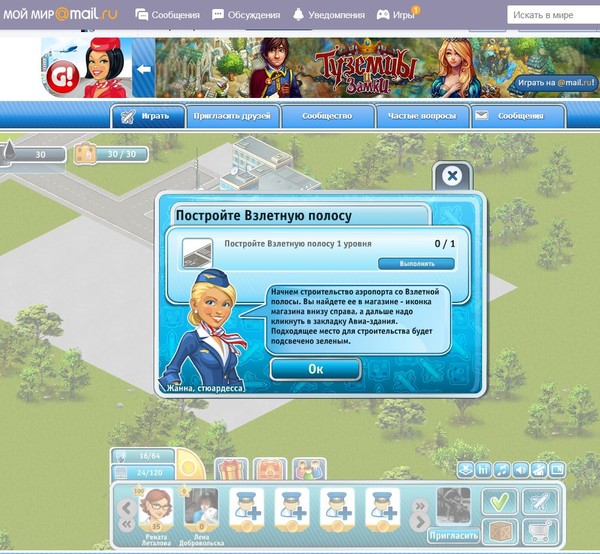Switch to Пригласить друзей tab
Screen dimensions: 600x554
[x=231, y=116]
